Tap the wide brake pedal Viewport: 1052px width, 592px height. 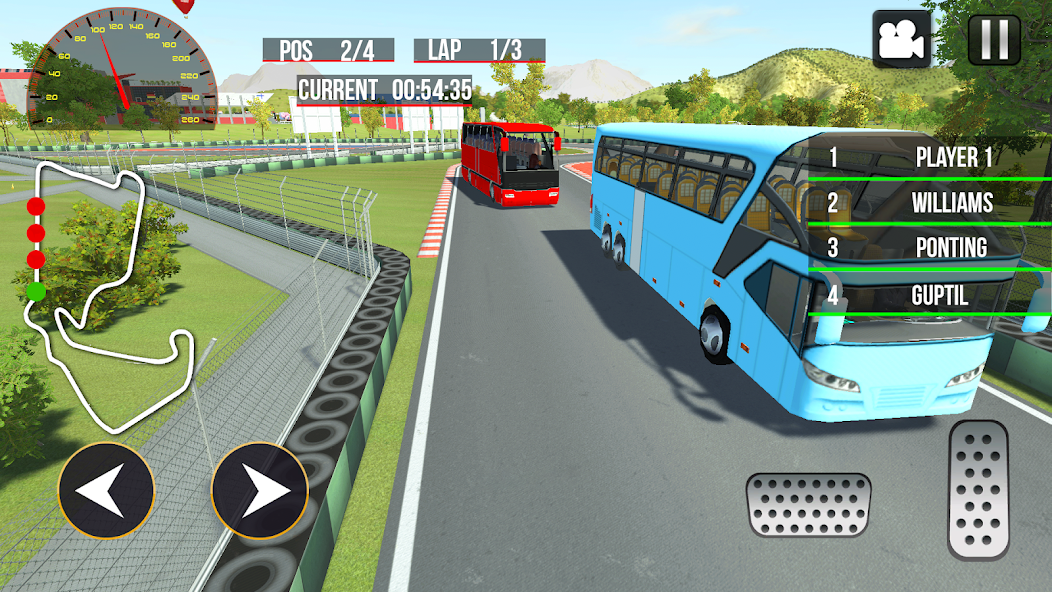click(808, 504)
